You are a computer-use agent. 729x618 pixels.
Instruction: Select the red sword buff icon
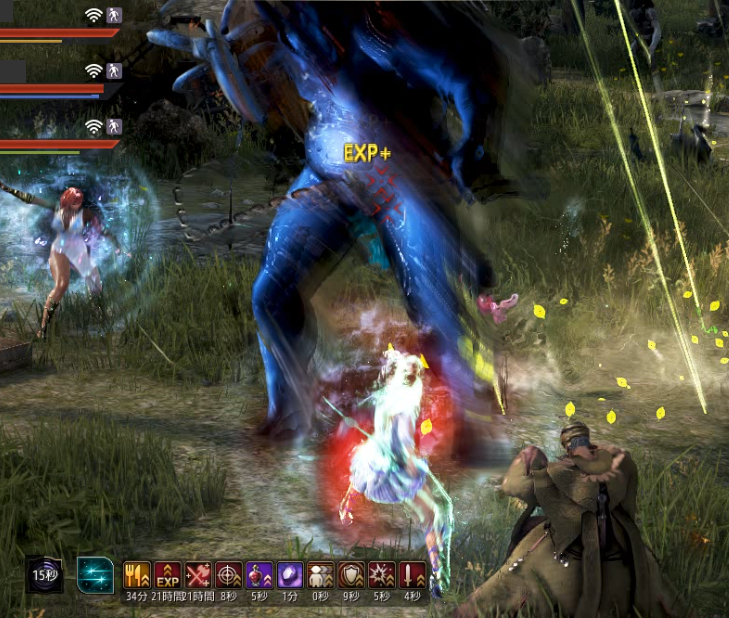pos(413,575)
